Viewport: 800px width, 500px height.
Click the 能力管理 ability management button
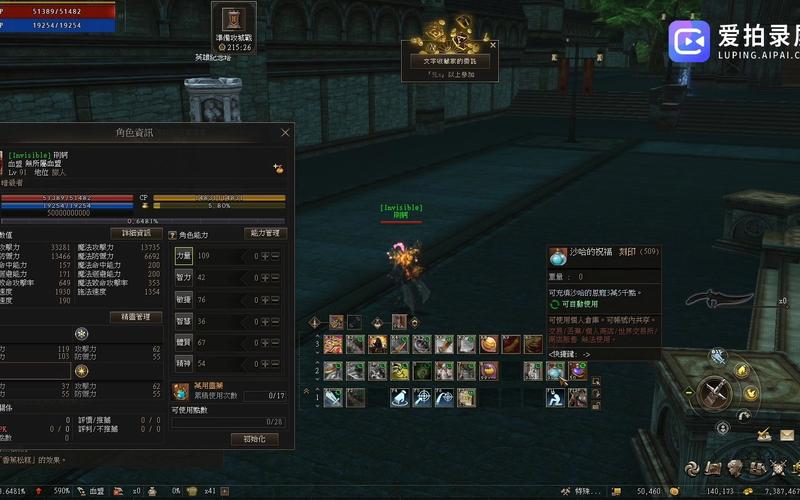(266, 233)
